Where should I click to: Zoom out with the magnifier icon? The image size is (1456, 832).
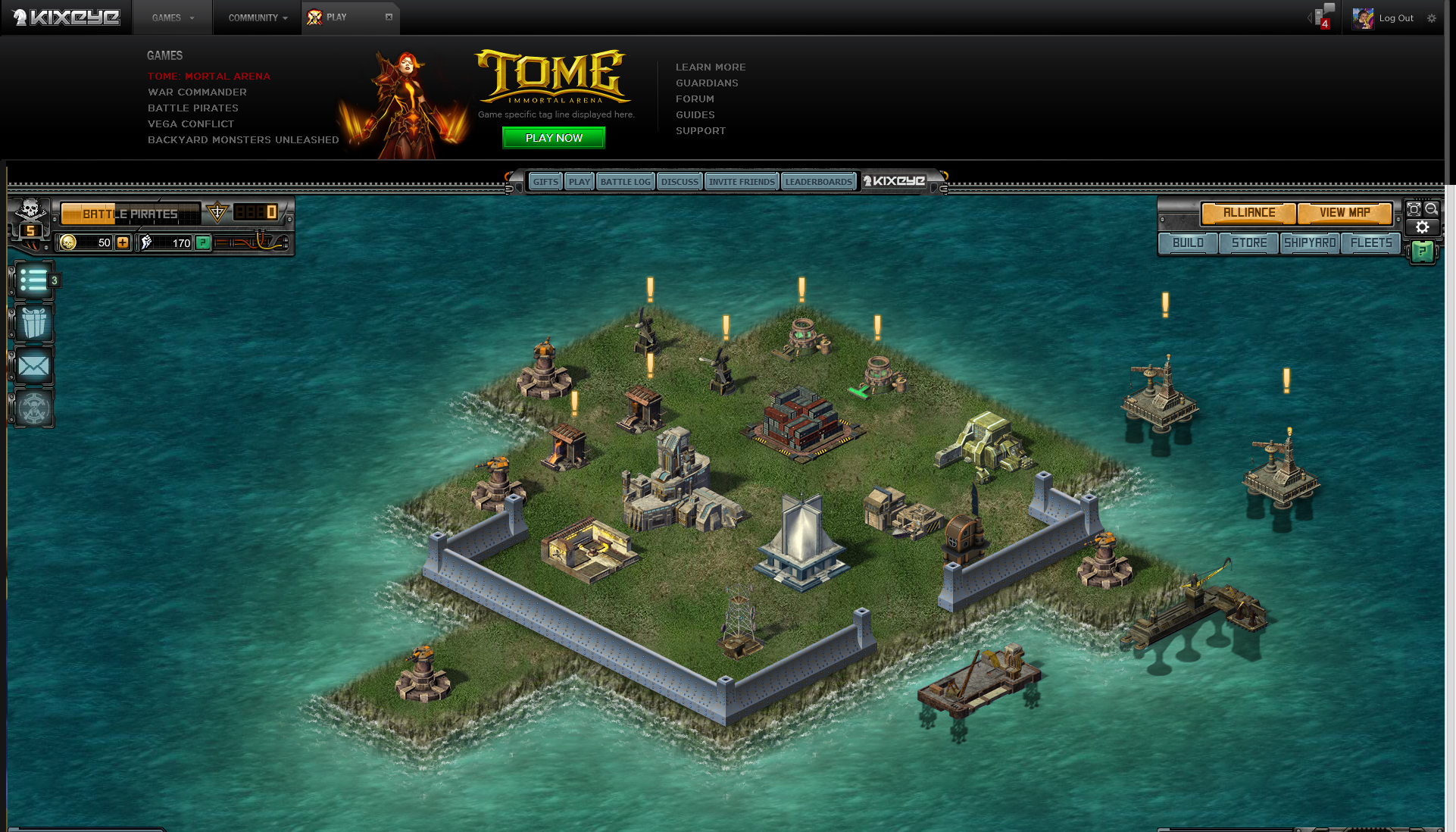1431,209
